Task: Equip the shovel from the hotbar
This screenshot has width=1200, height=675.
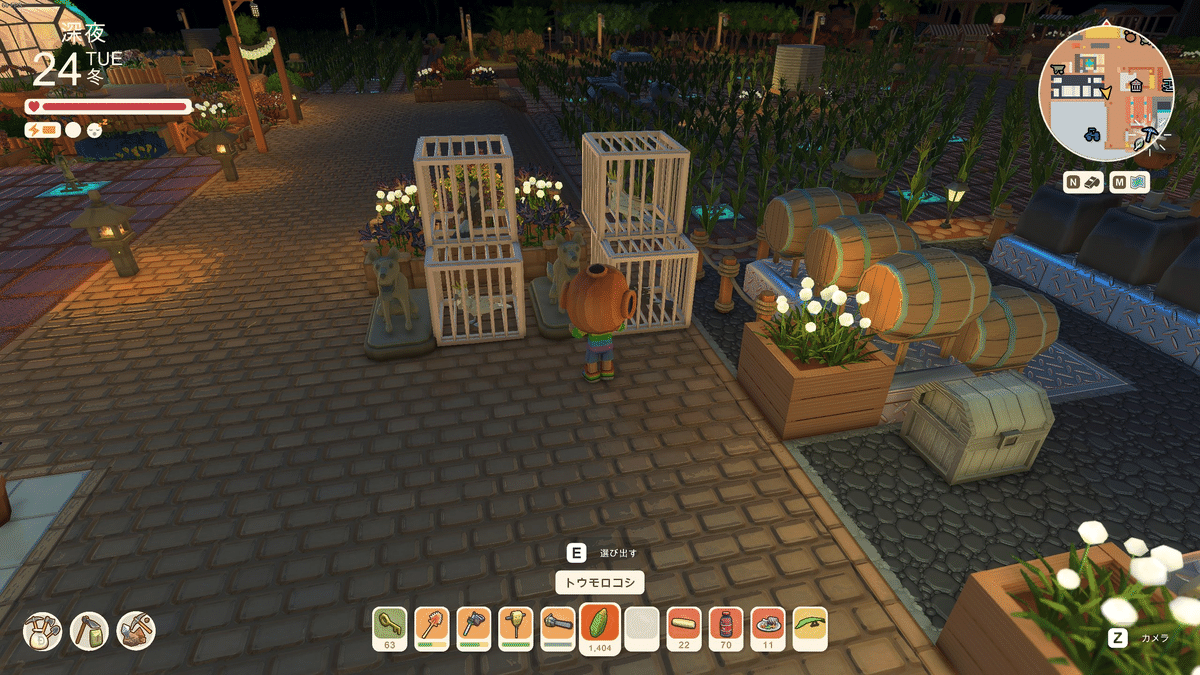Action: click(x=431, y=627)
